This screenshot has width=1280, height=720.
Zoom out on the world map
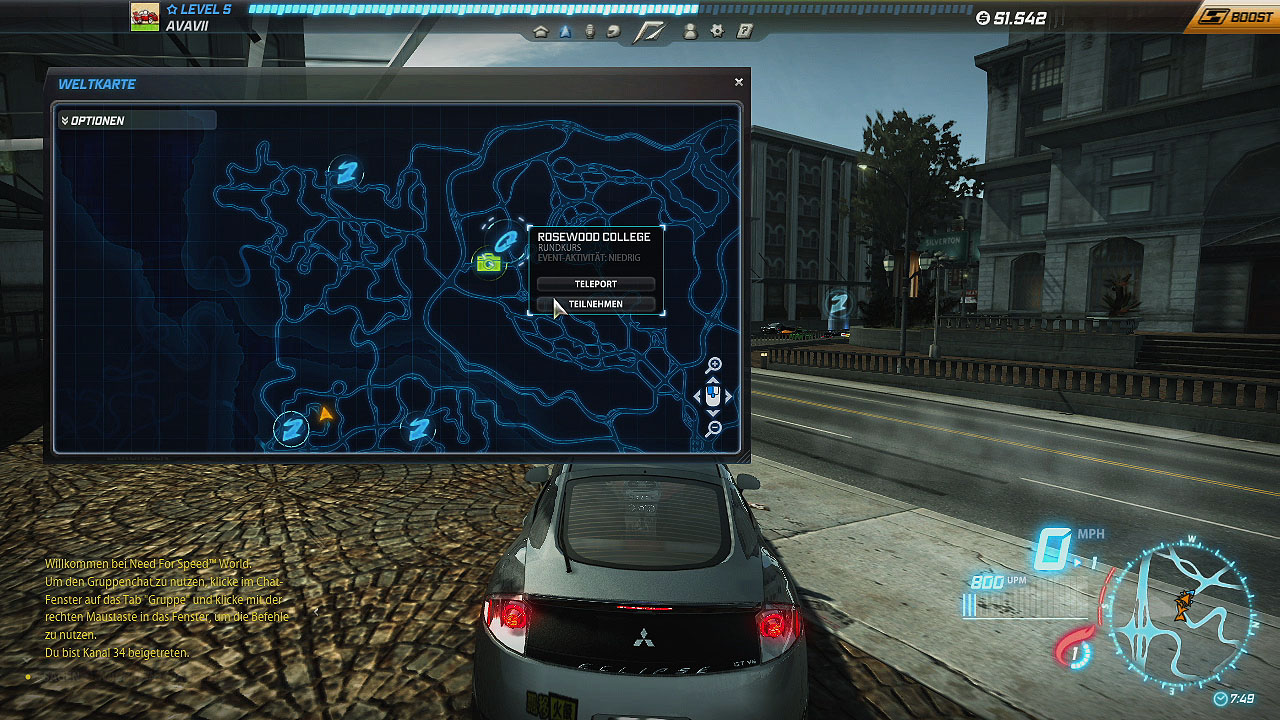click(x=714, y=429)
